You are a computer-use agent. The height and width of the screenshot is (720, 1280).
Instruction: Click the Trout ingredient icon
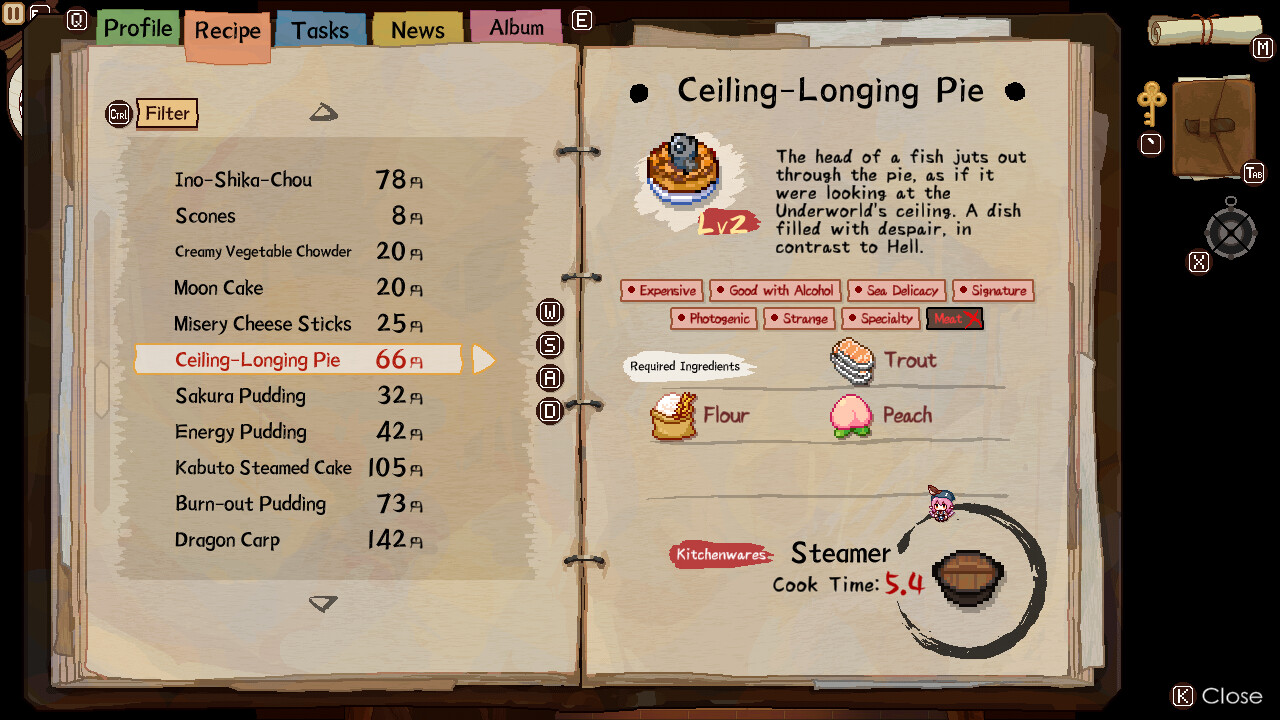pos(853,361)
